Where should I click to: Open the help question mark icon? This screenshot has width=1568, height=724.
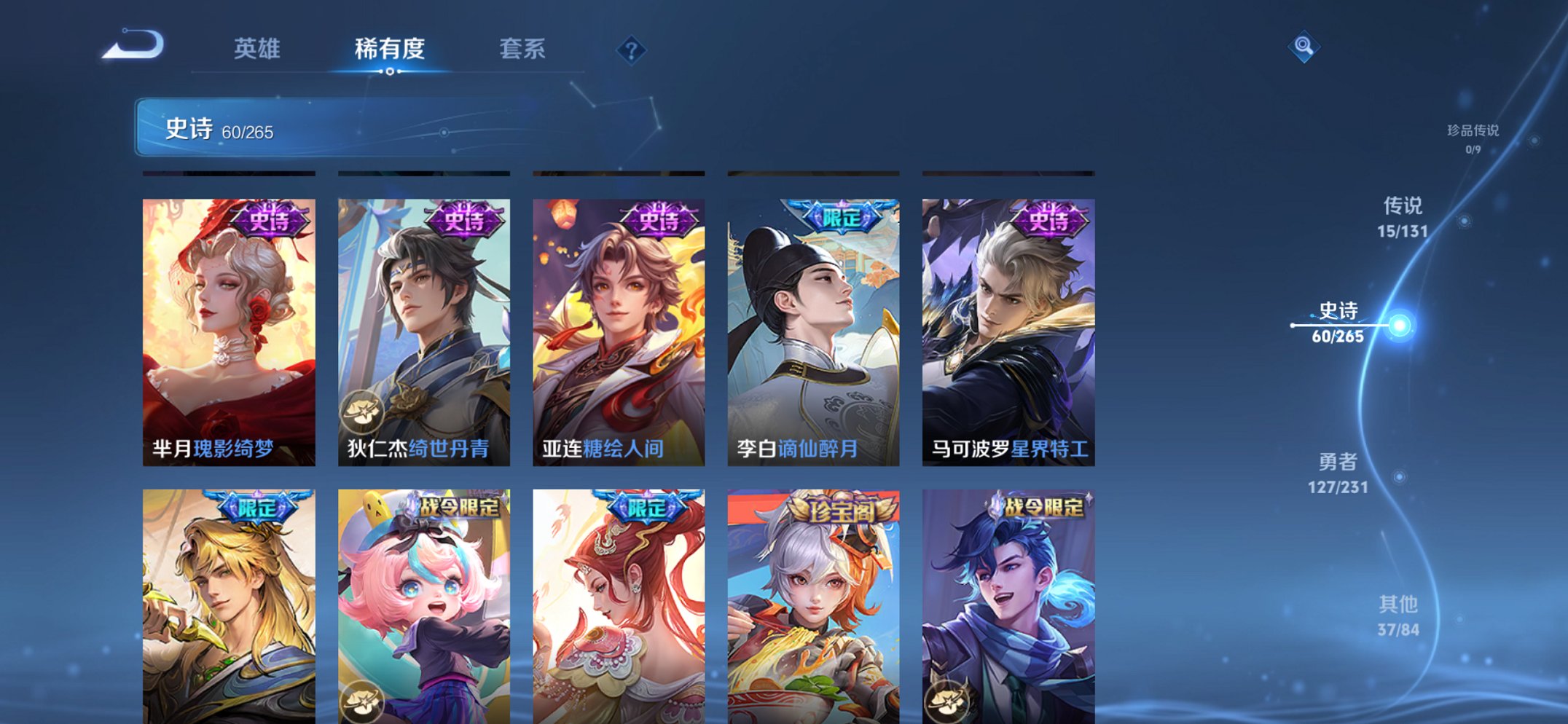632,50
